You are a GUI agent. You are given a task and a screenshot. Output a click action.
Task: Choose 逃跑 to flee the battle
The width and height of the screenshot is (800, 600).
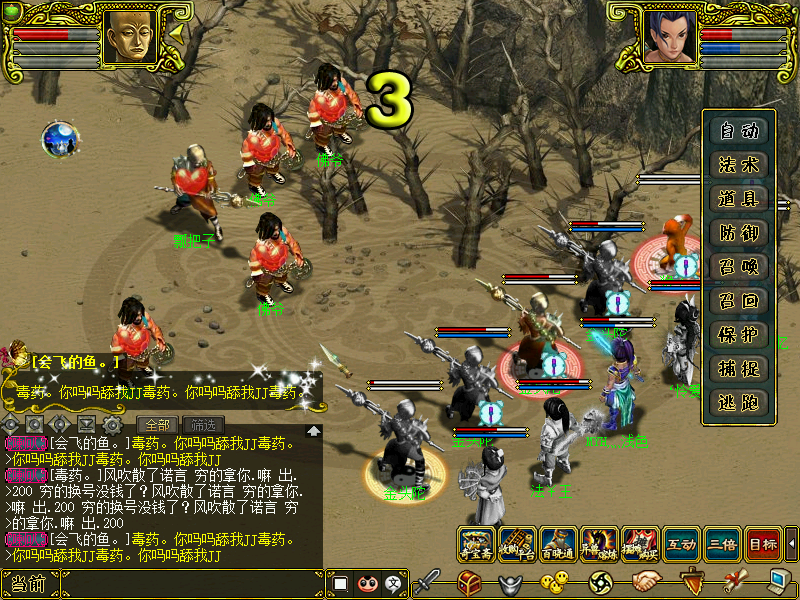coord(739,402)
